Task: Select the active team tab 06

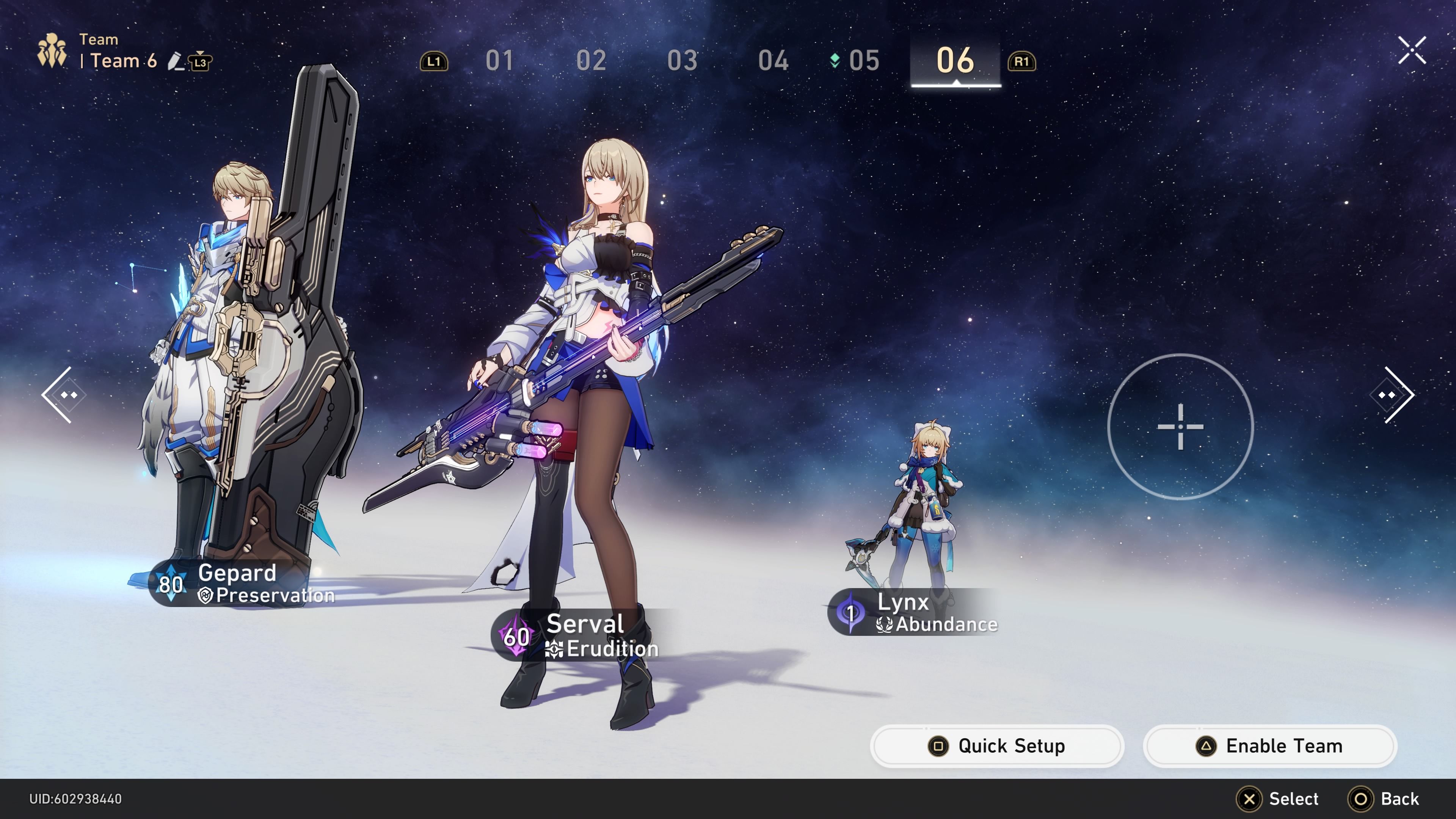Action: tap(955, 61)
